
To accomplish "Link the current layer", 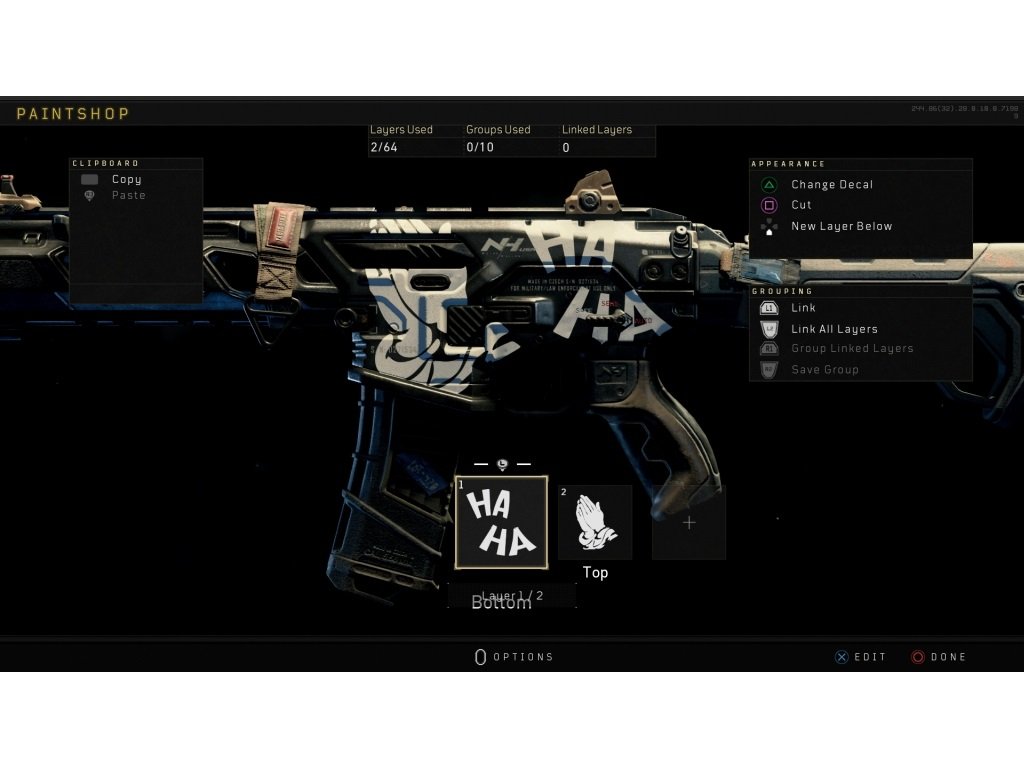I will pyautogui.click(x=803, y=308).
